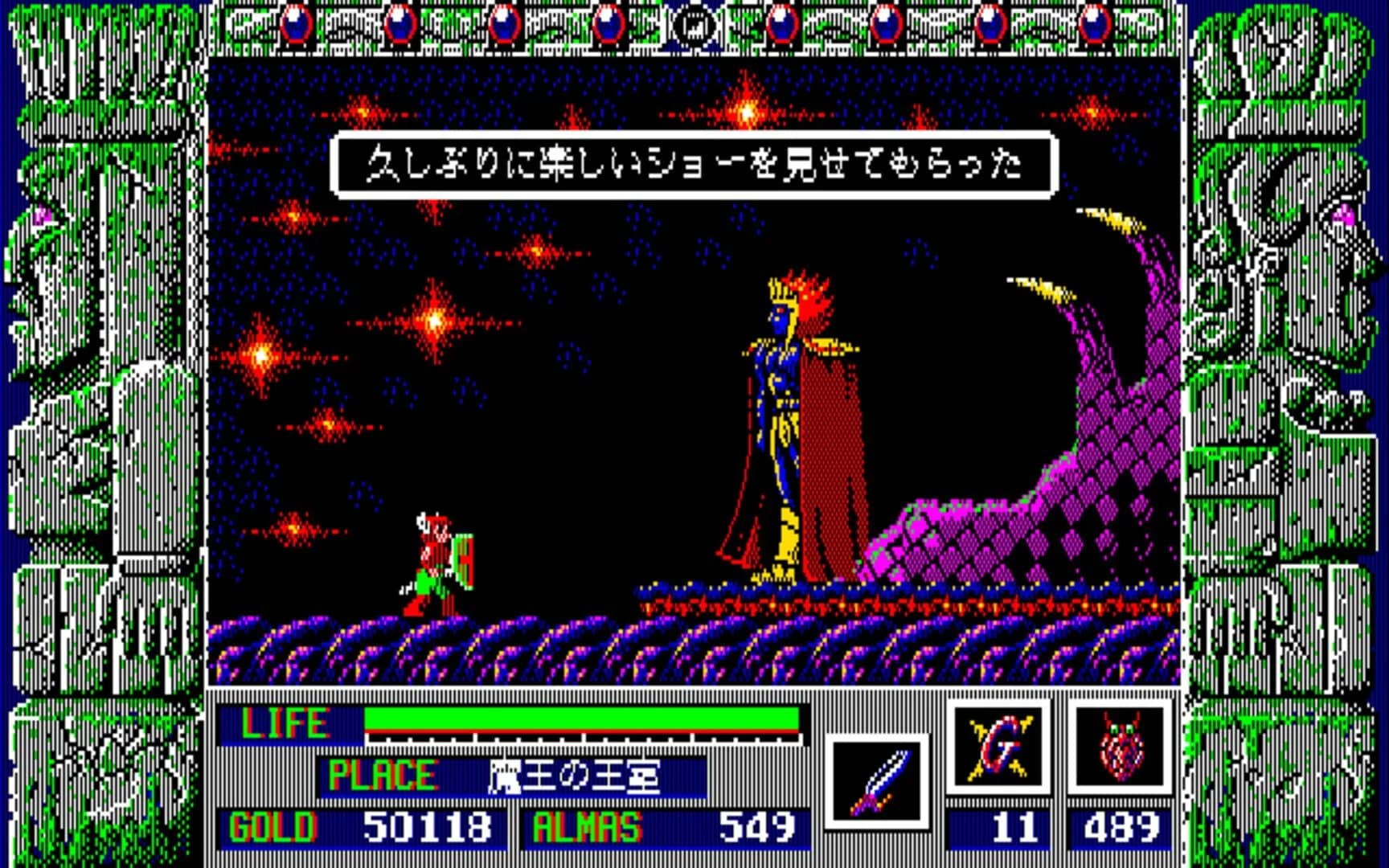The width and height of the screenshot is (1389, 868).
Task: Click the hero sprite facing the demon king
Action: pyautogui.click(x=438, y=563)
